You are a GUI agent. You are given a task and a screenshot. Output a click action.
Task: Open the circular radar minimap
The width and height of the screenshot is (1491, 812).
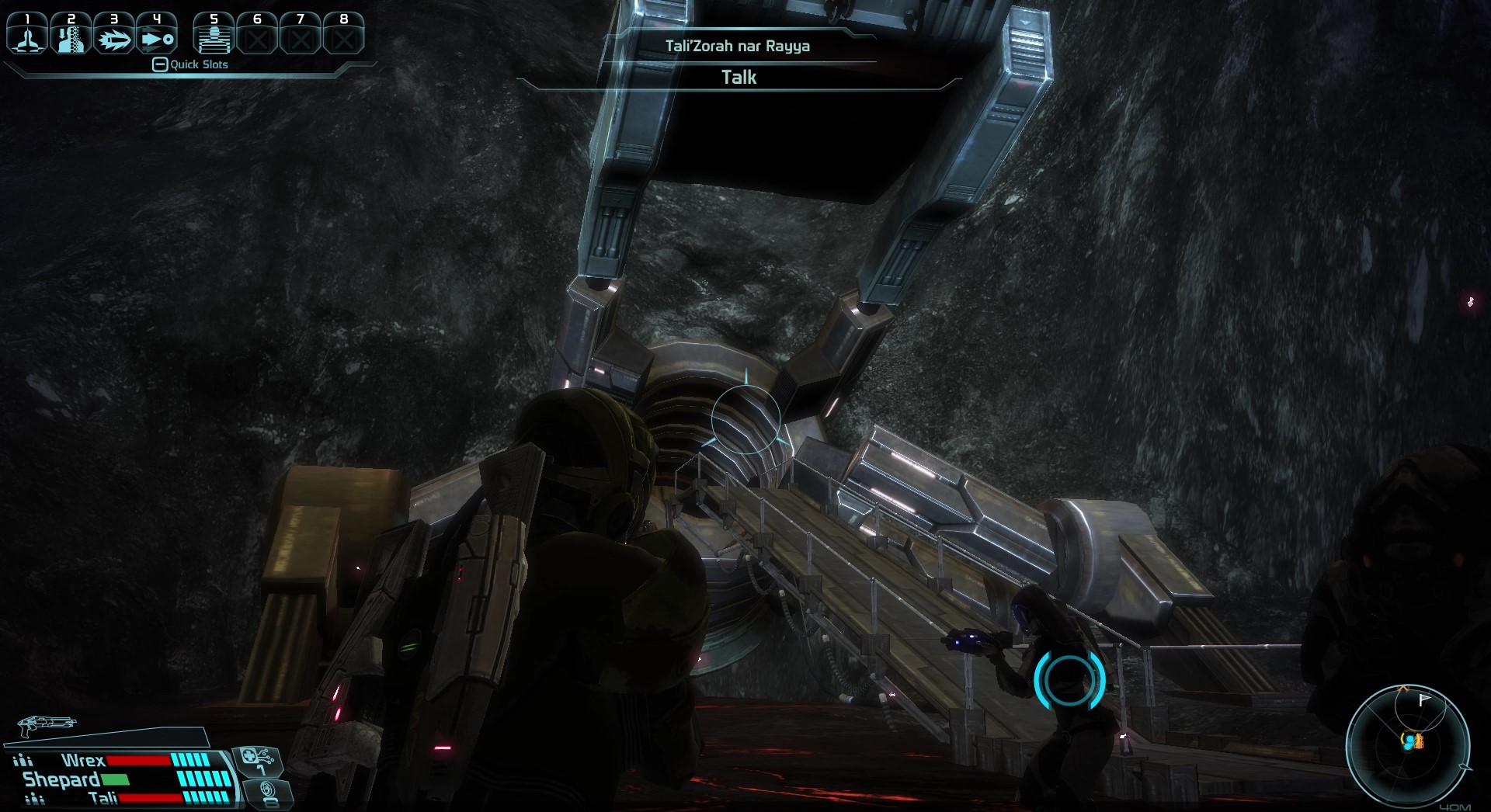tap(1407, 743)
